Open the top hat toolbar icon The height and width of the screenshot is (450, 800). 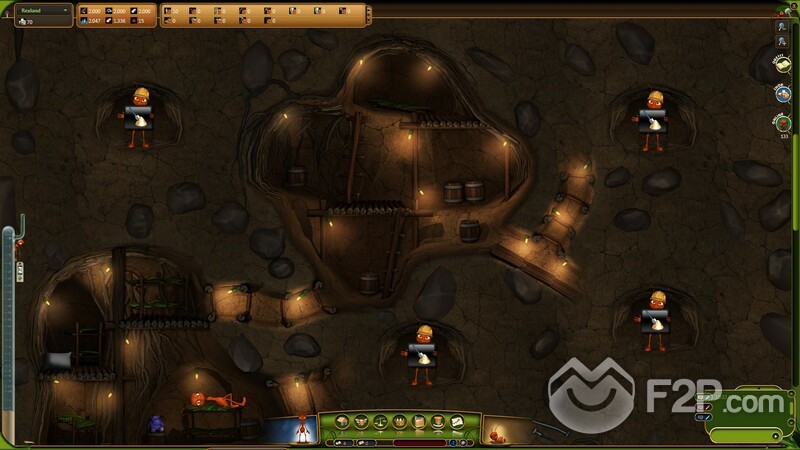438,420
